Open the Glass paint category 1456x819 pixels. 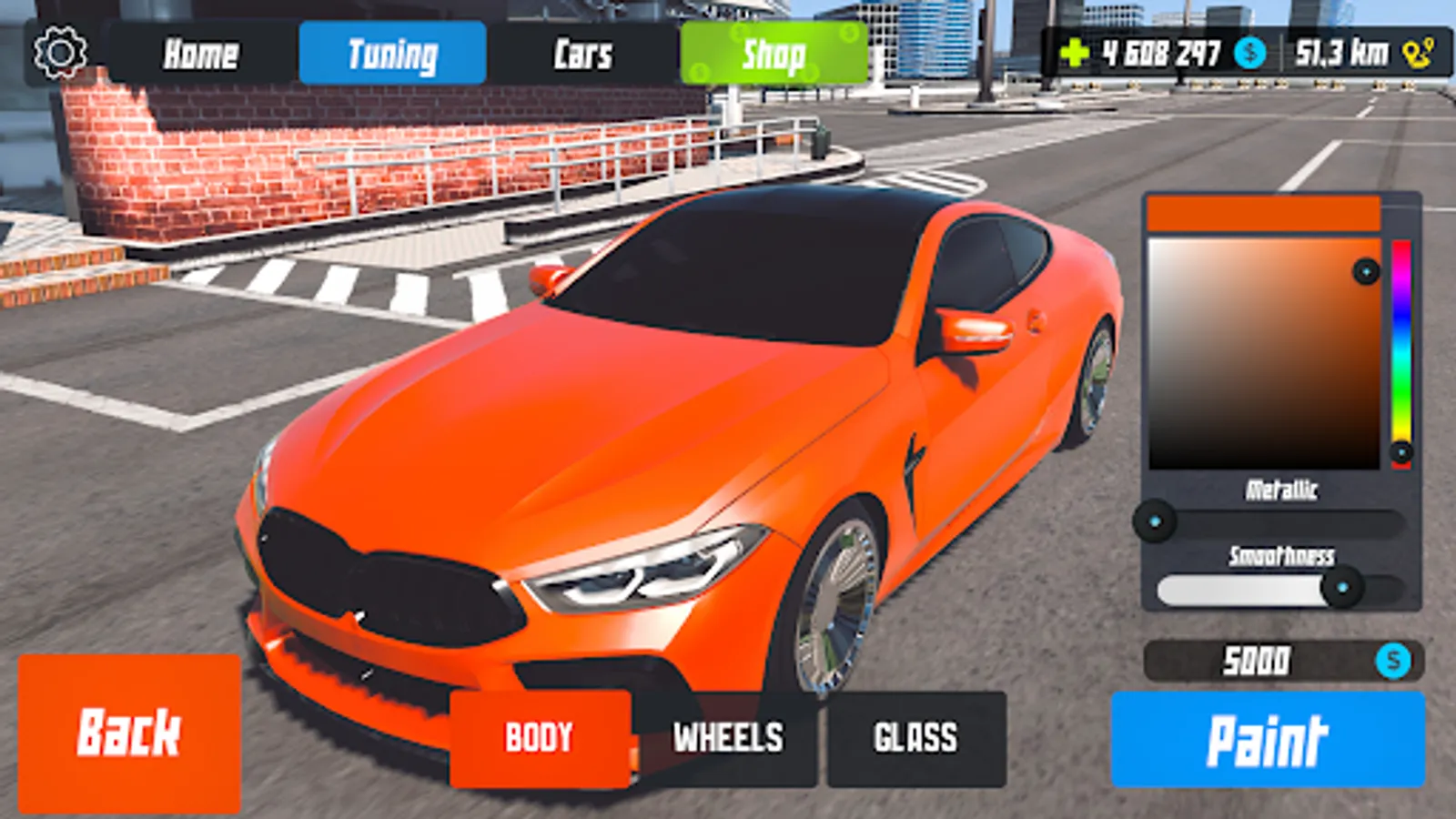coord(915,737)
